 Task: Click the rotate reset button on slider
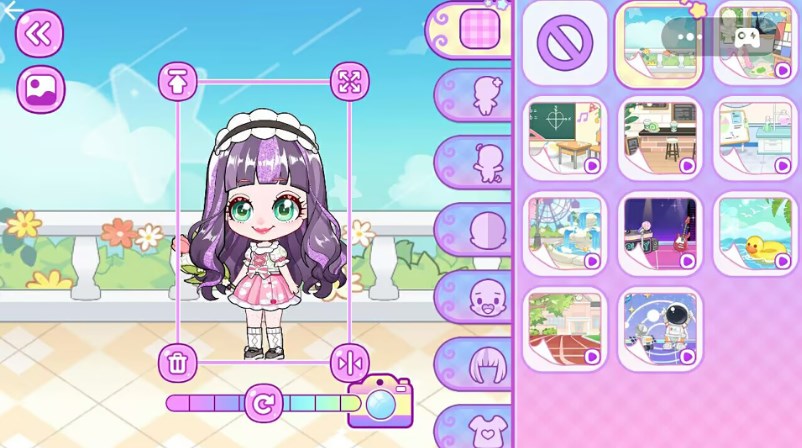[x=263, y=404]
